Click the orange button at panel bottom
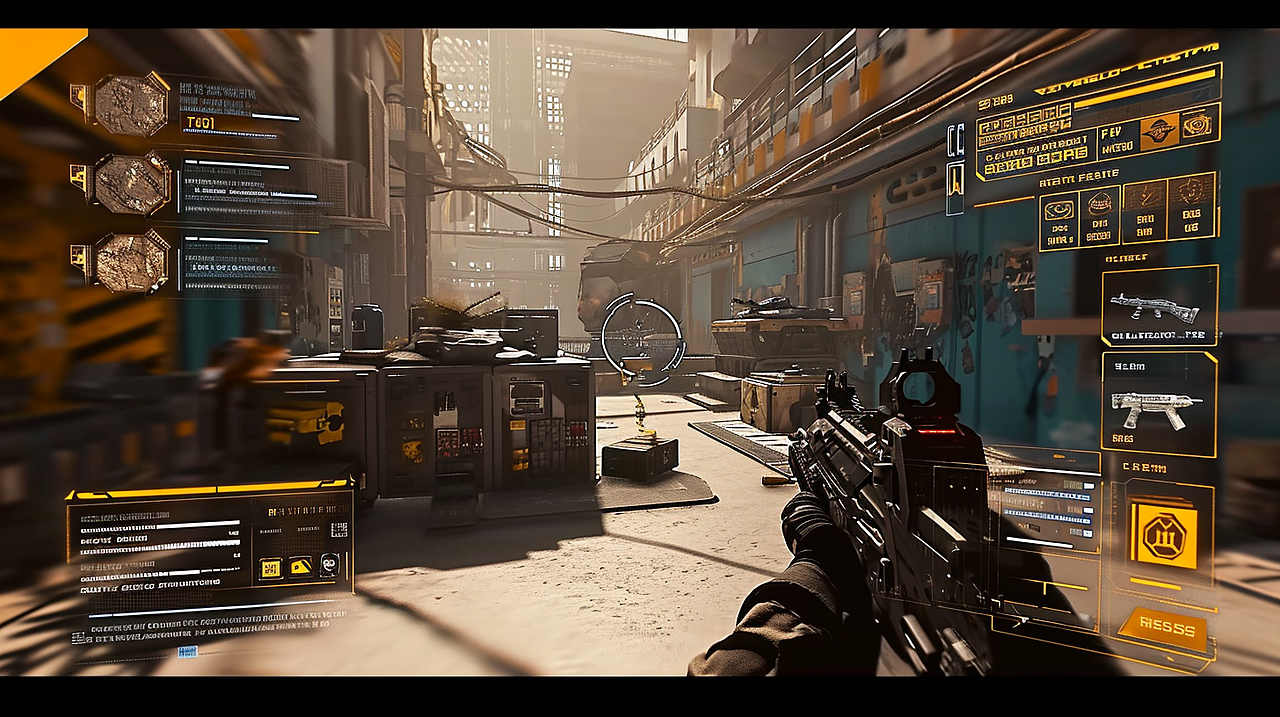 (1162, 629)
